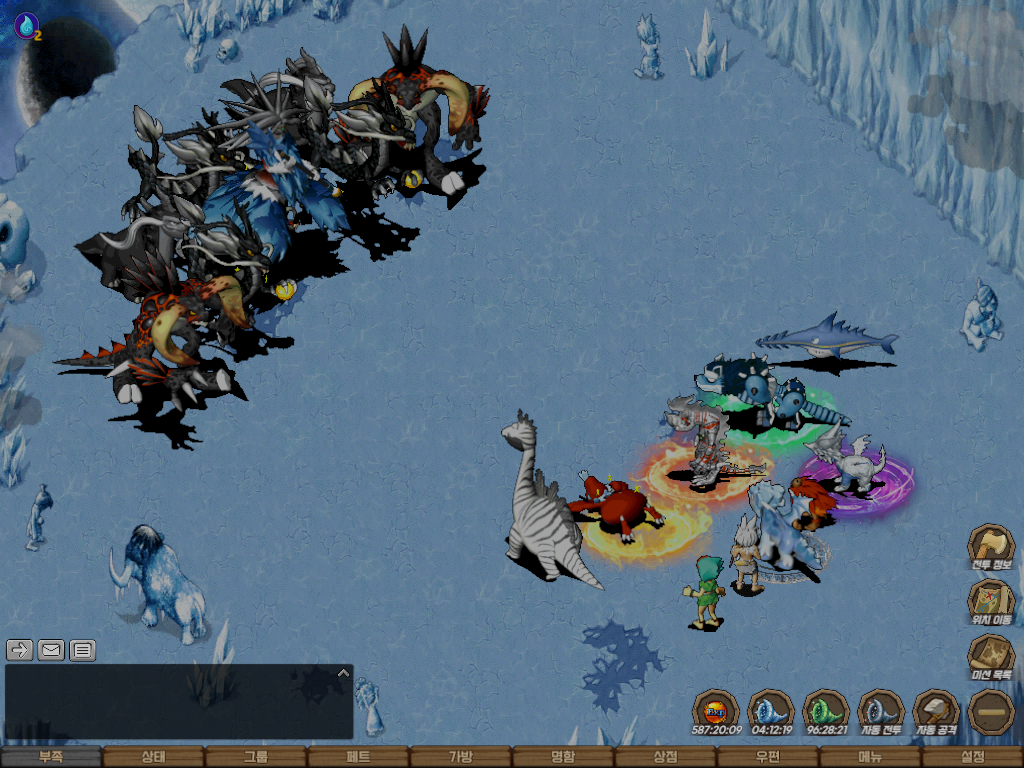Viewport: 1024px width, 768px height.
Task: Expand the chat window with the caret
Action: point(343,673)
